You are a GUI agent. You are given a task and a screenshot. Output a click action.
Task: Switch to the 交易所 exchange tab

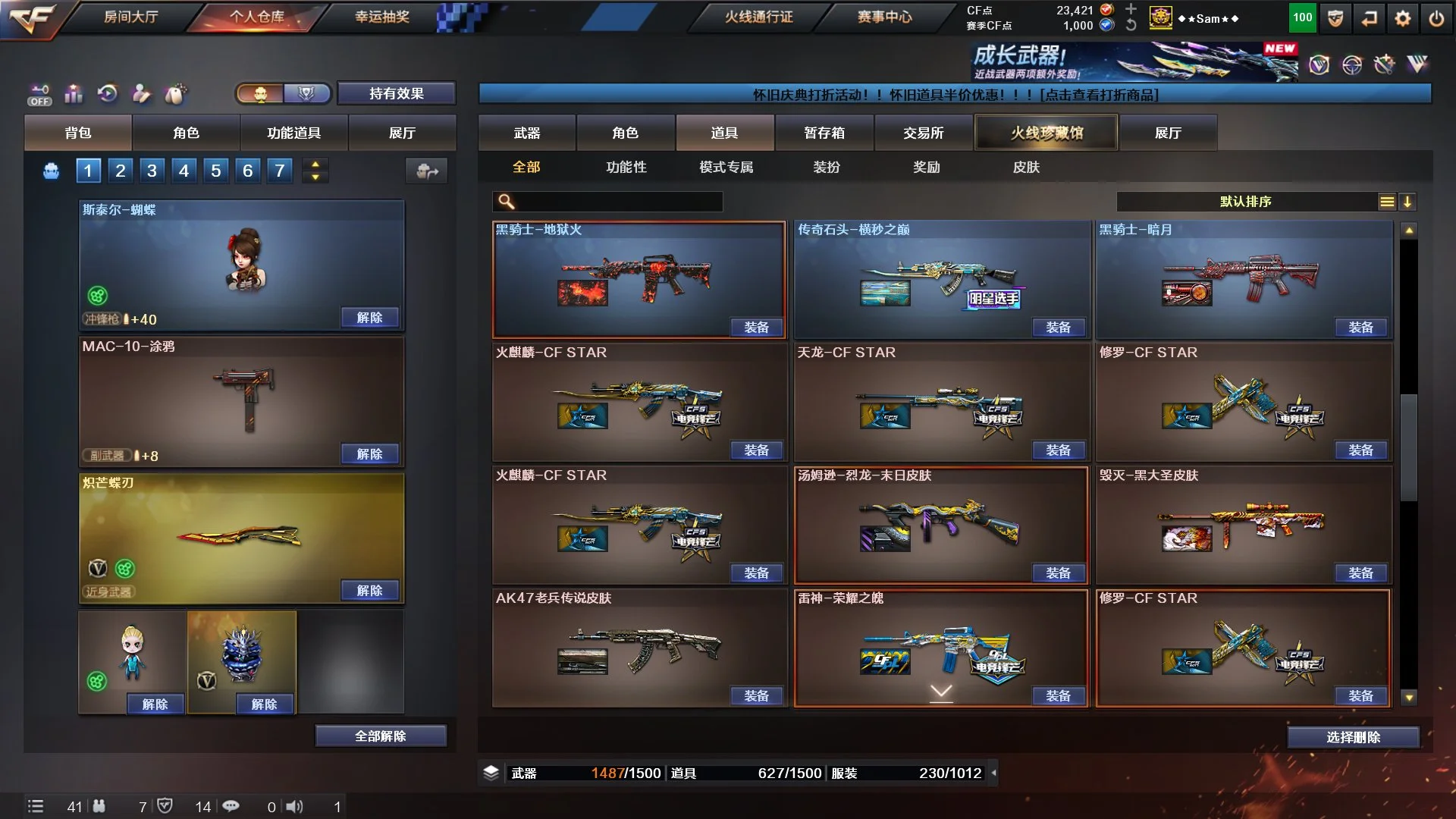[x=923, y=133]
